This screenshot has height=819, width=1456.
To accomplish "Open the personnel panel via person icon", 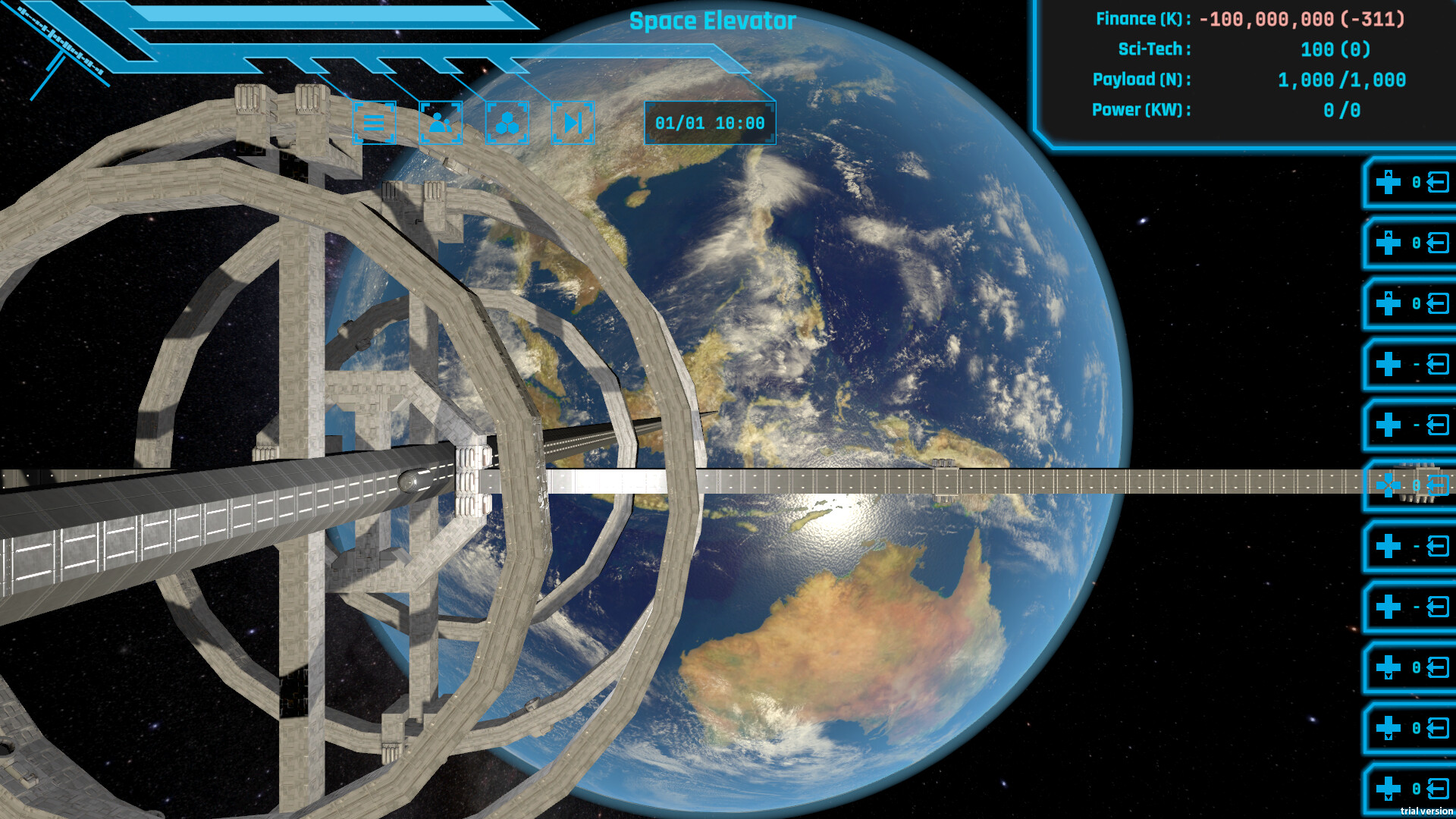I will tap(441, 121).
